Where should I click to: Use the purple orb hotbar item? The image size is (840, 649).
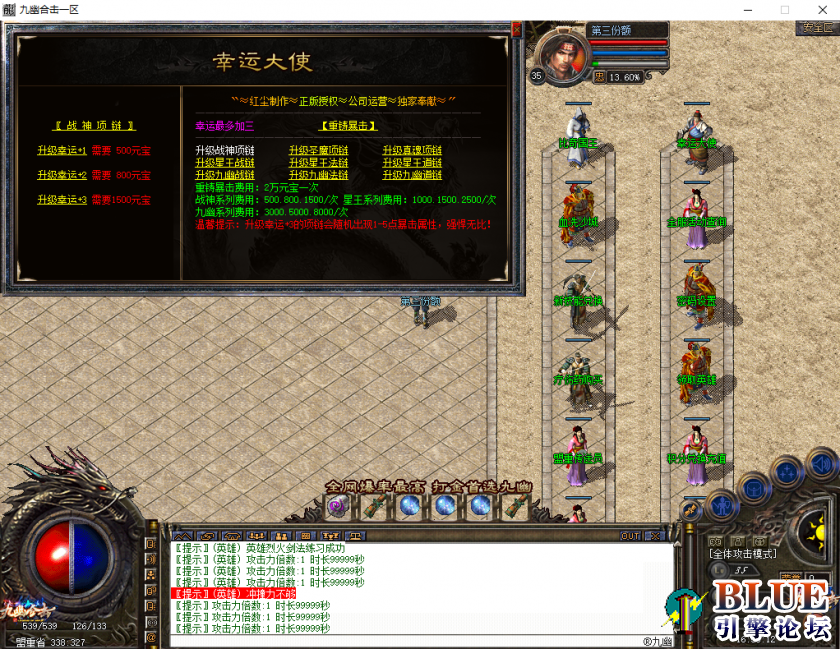337,507
